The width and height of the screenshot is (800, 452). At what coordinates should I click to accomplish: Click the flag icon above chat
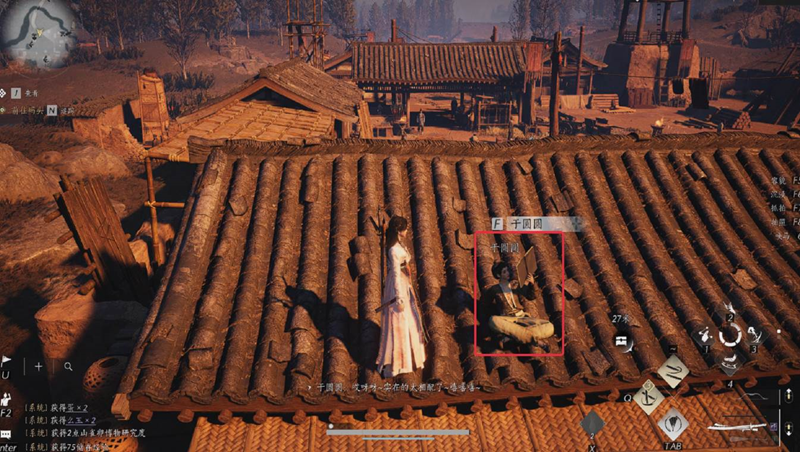click(6, 361)
